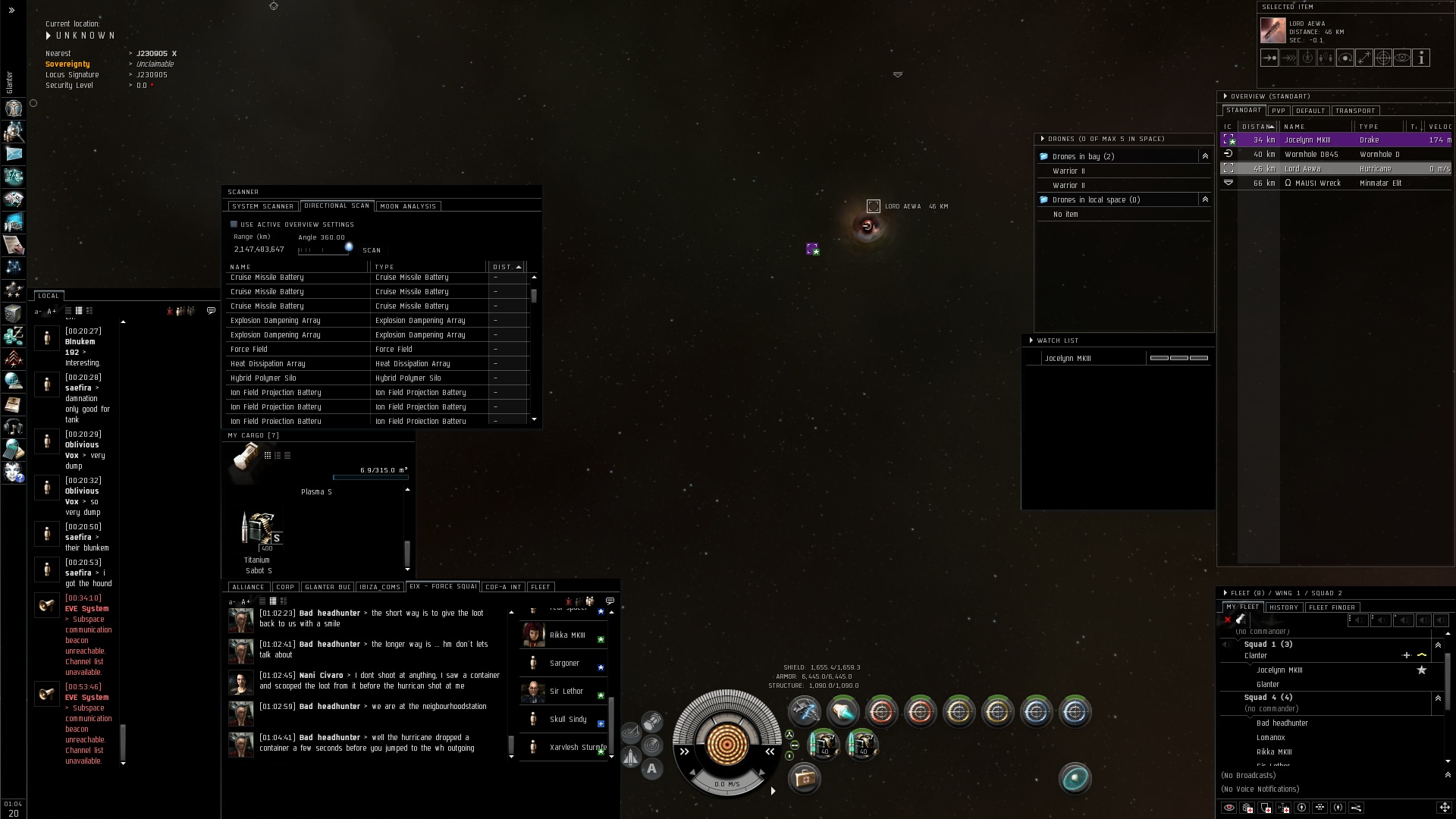This screenshot has height=819, width=1456.
Task: Select the Titanium Sabot S ammo stack
Action: (259, 530)
